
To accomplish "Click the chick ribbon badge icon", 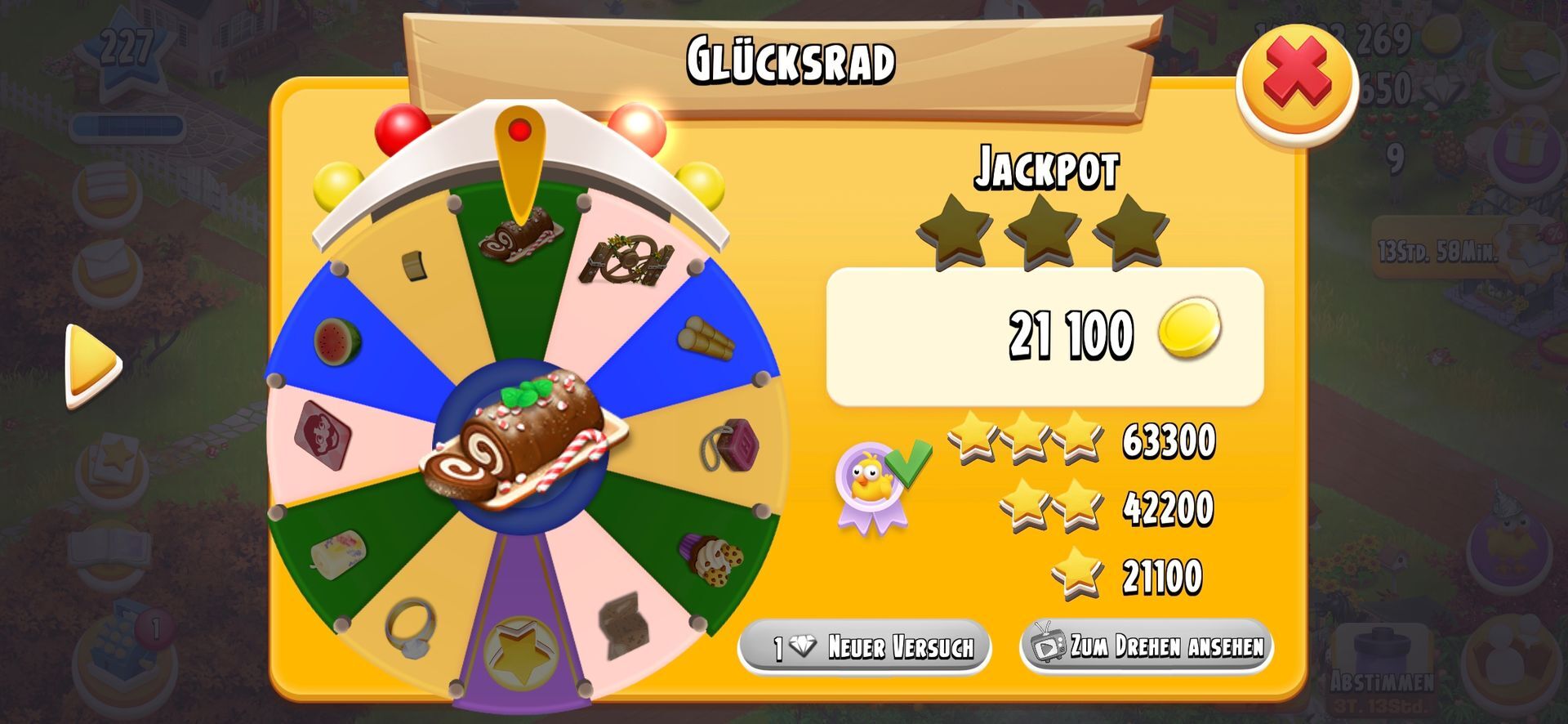I will tap(872, 488).
